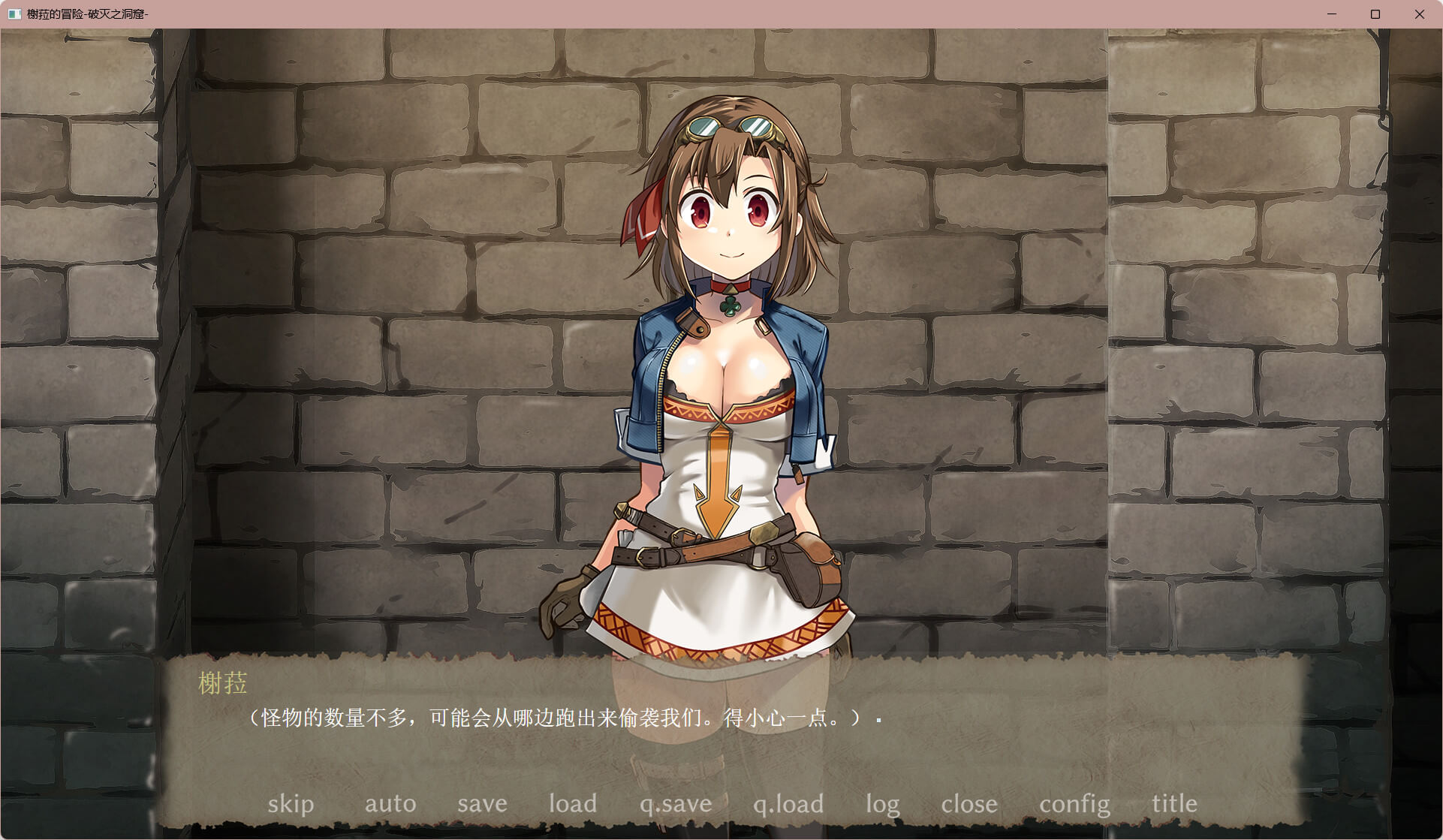
Task: Close the game window
Action: 1419,14
